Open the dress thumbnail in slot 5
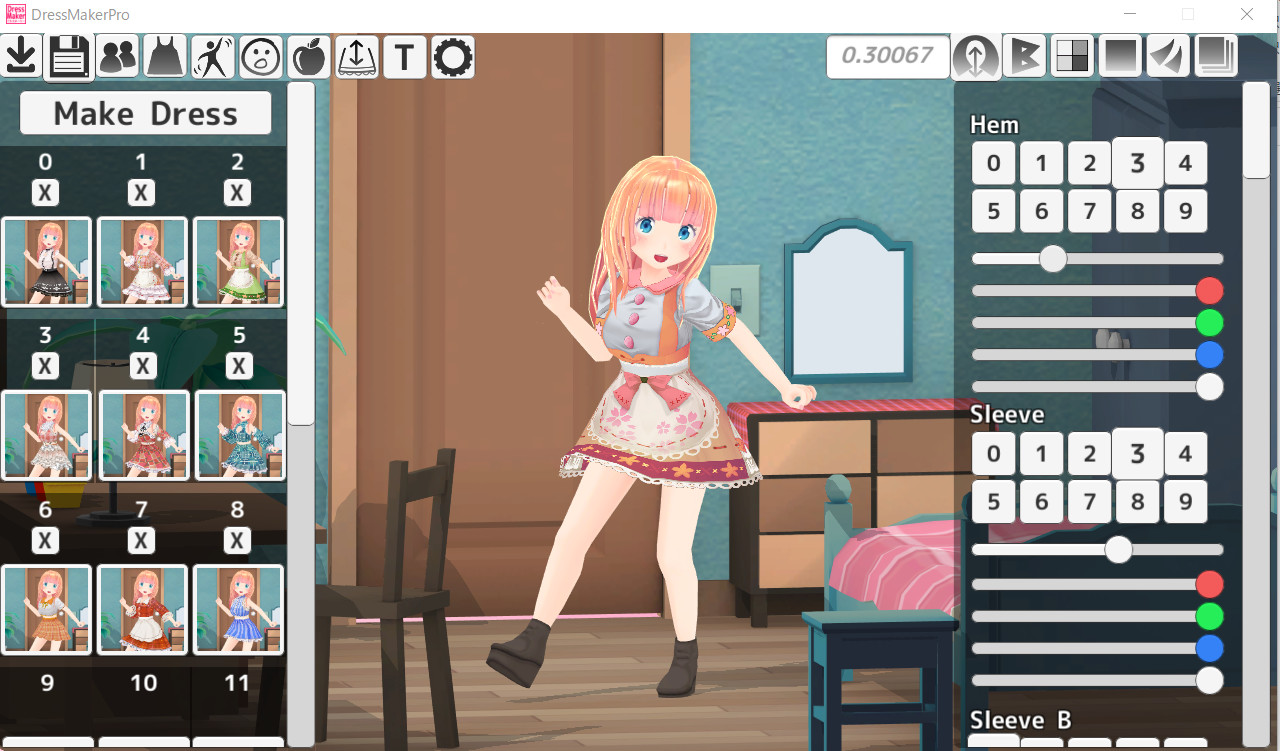The height and width of the screenshot is (751, 1280). point(237,435)
